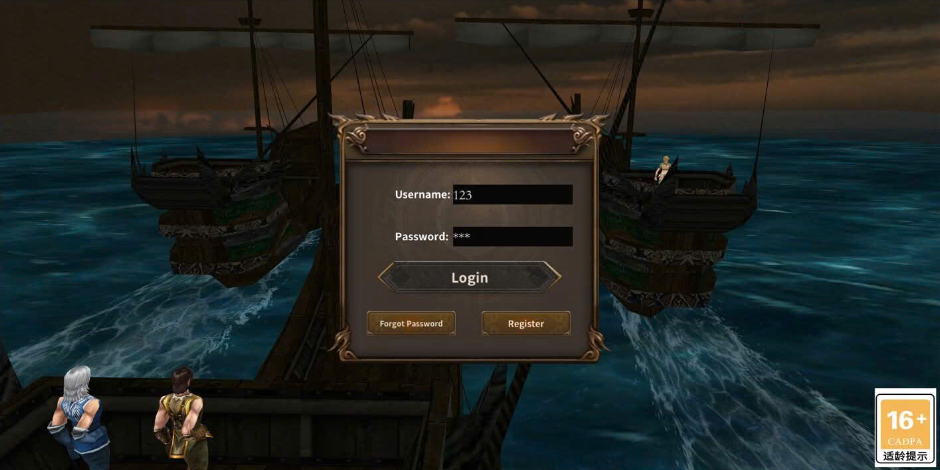Focus the Password input field
940x470 pixels.
(x=512, y=237)
